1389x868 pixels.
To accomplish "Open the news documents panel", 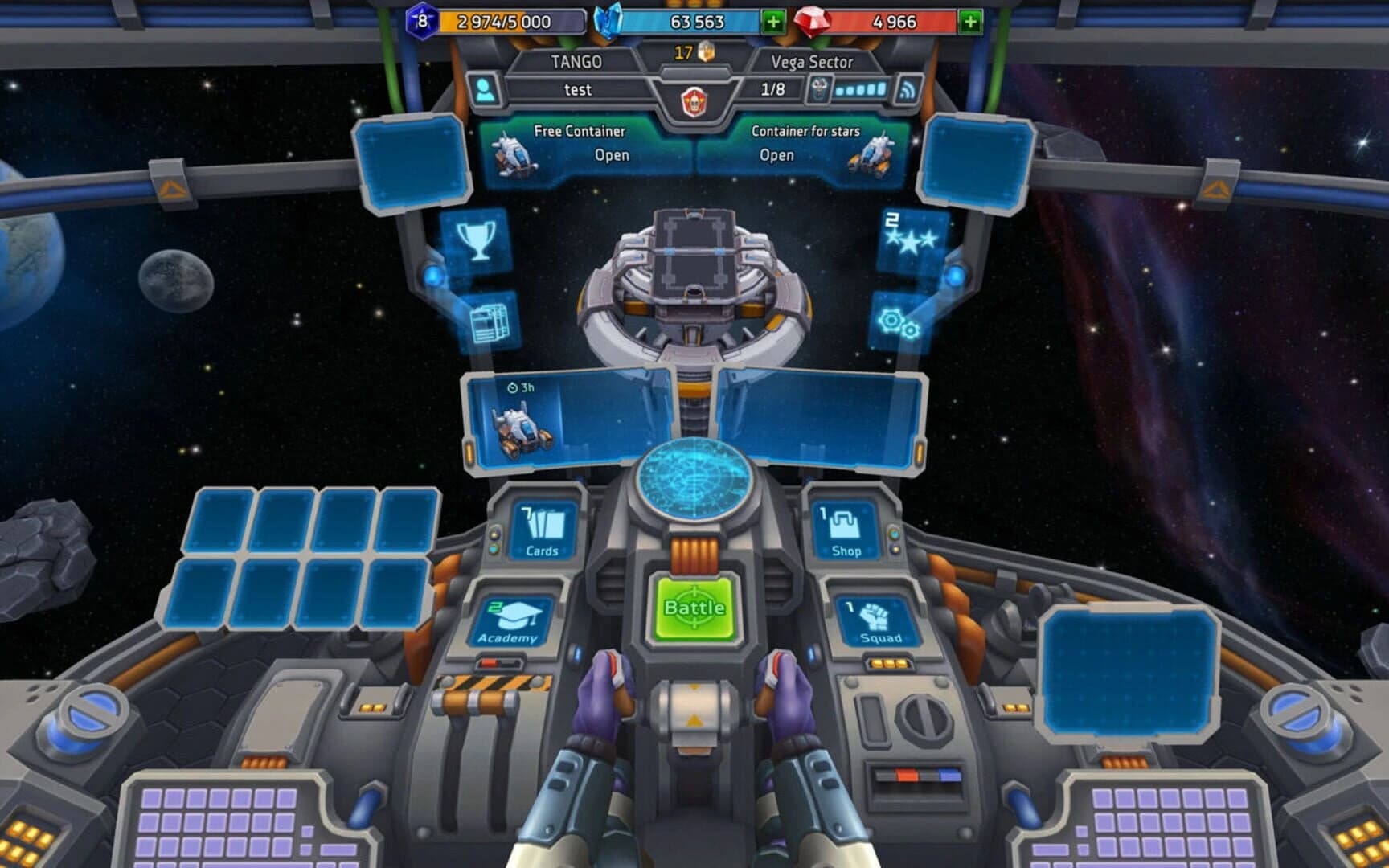I will 491,321.
